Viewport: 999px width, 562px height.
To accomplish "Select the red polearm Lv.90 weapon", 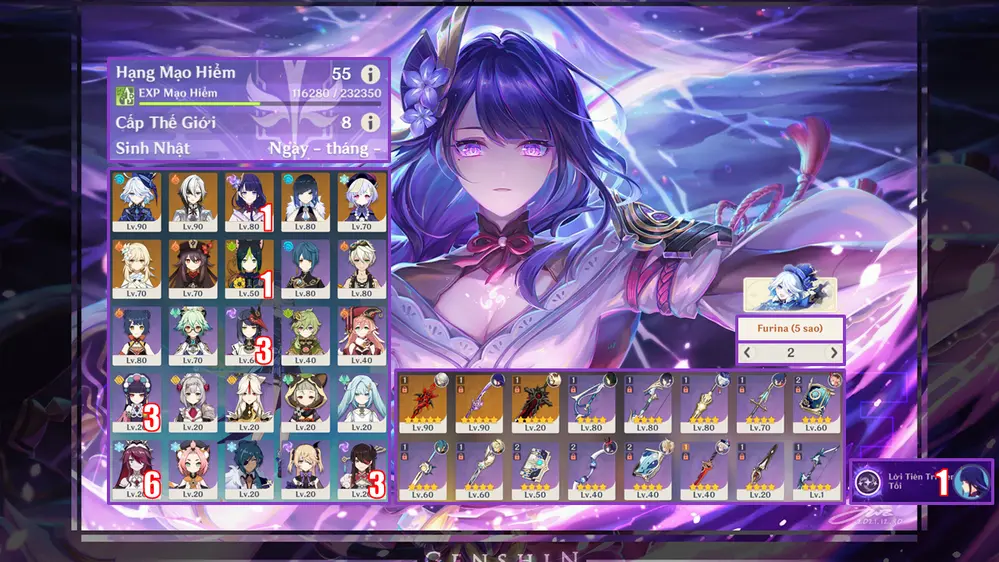I will point(424,401).
